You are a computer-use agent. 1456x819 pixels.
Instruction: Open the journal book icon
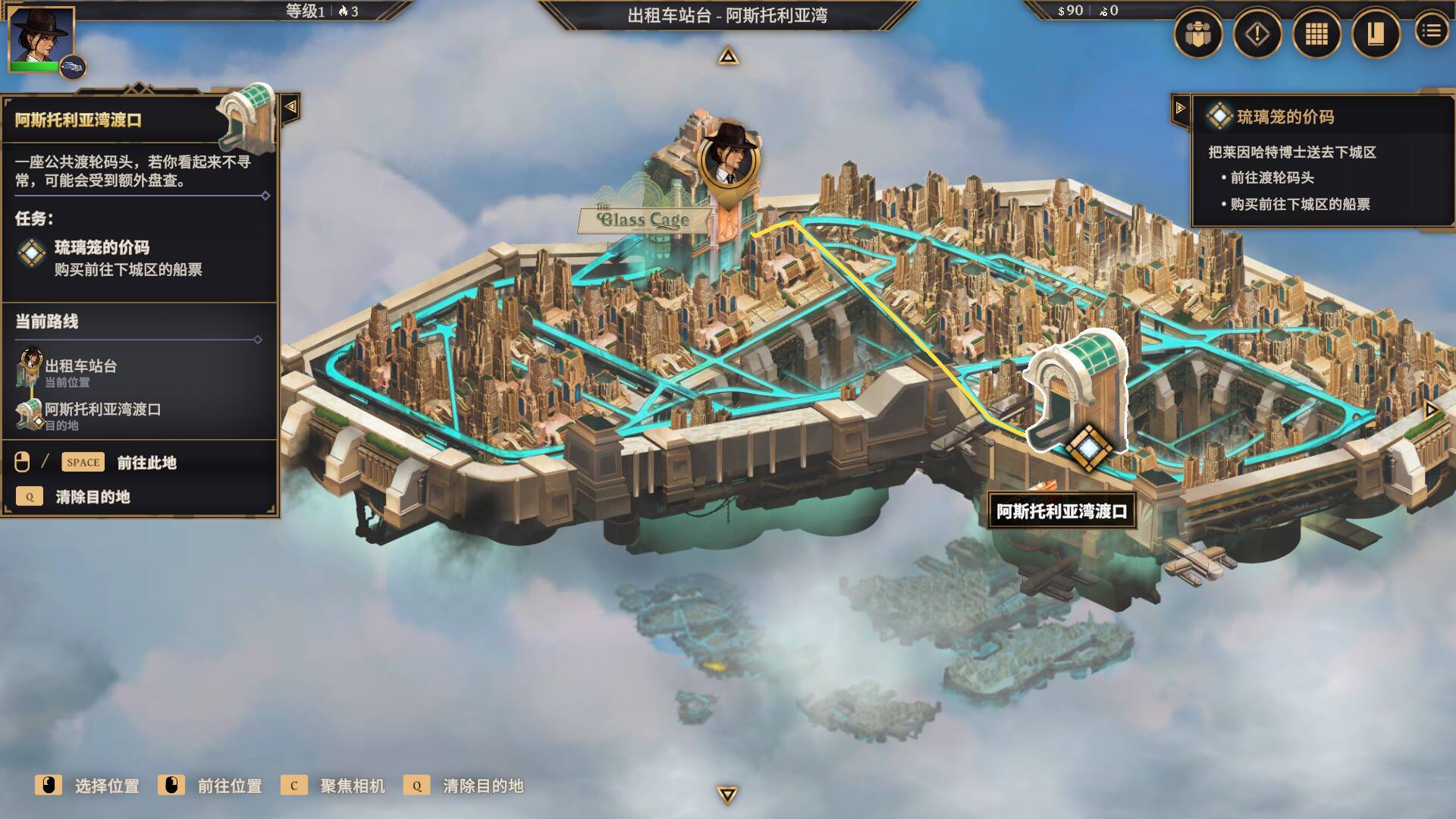(1375, 34)
